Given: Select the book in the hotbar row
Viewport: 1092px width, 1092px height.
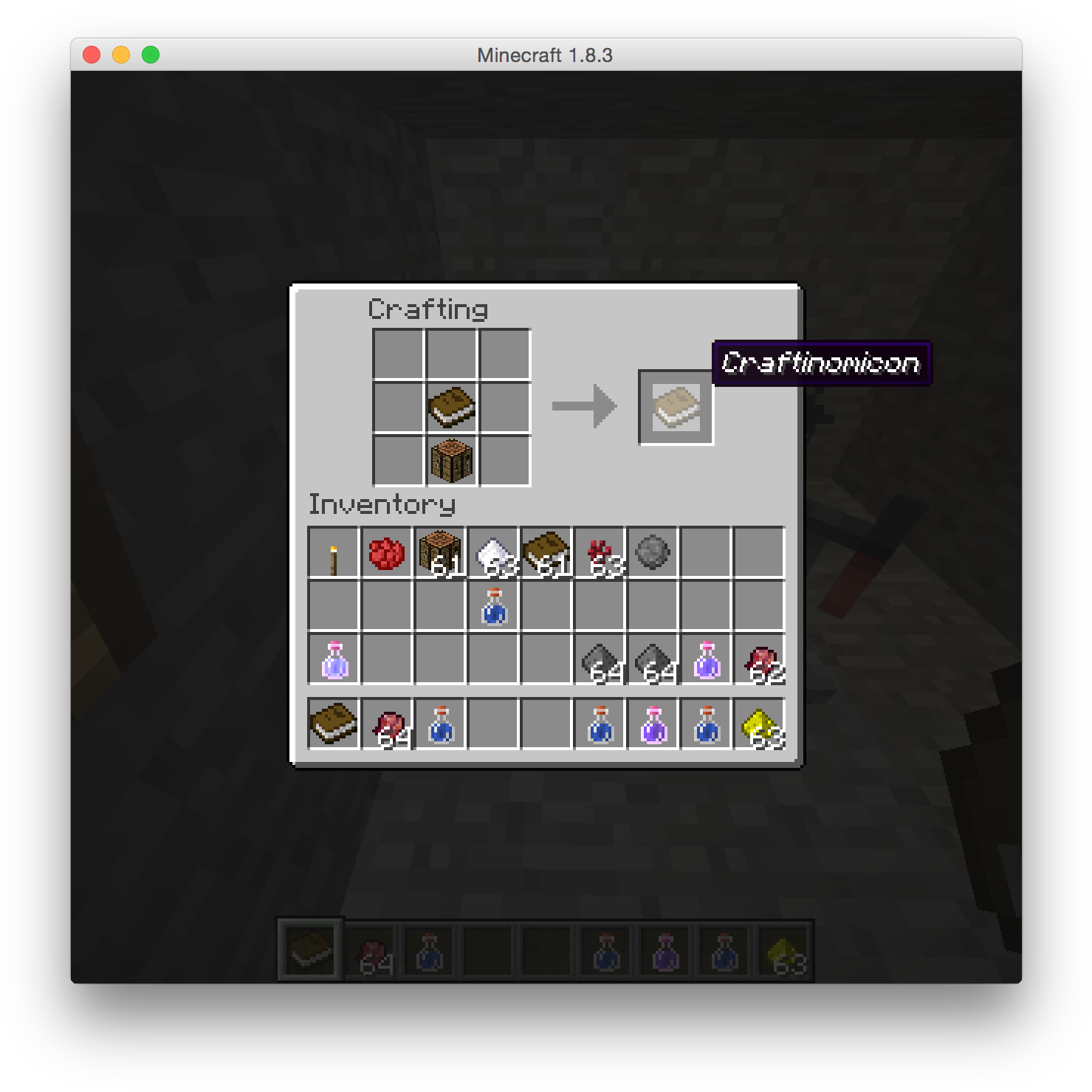Looking at the screenshot, I should (x=333, y=724).
